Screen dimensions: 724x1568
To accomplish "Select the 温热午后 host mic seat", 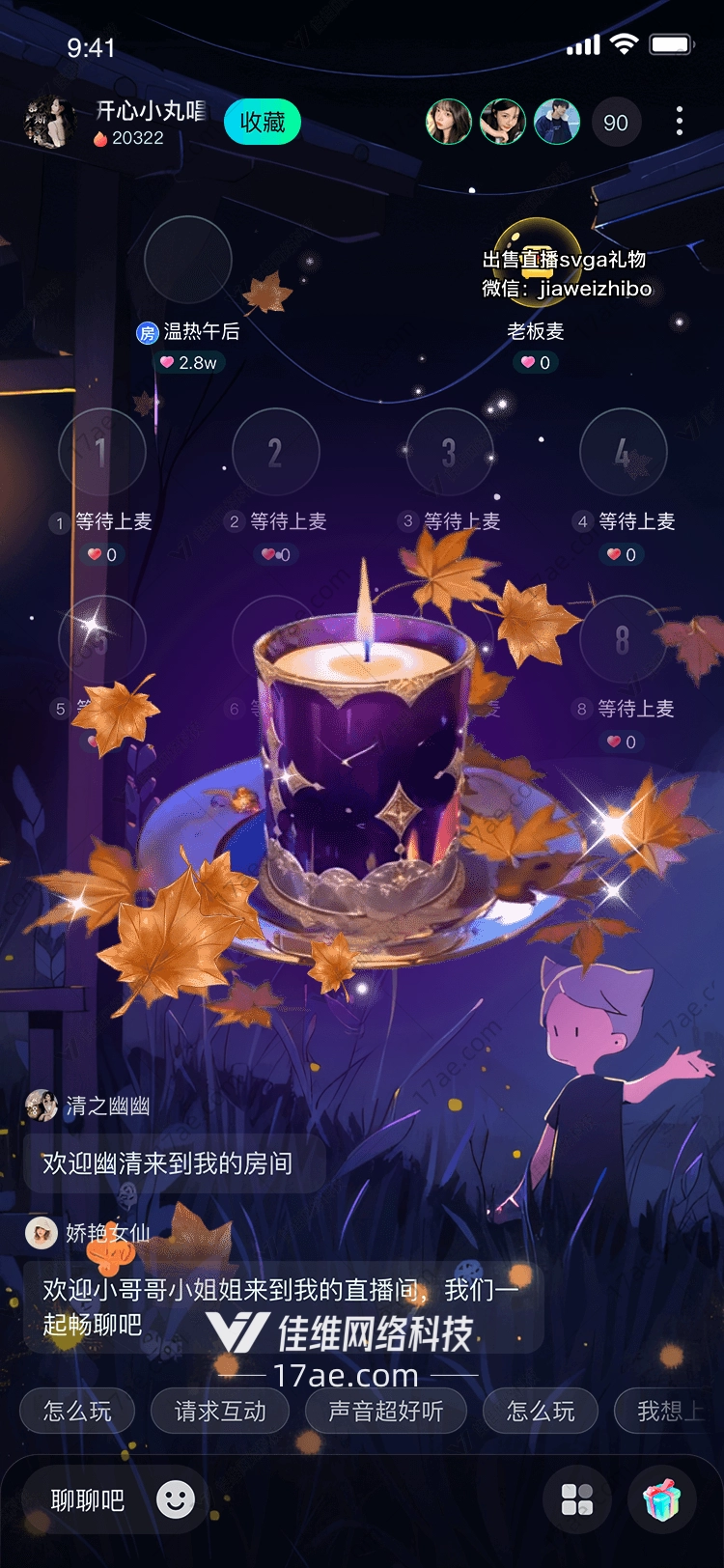I will (x=188, y=261).
